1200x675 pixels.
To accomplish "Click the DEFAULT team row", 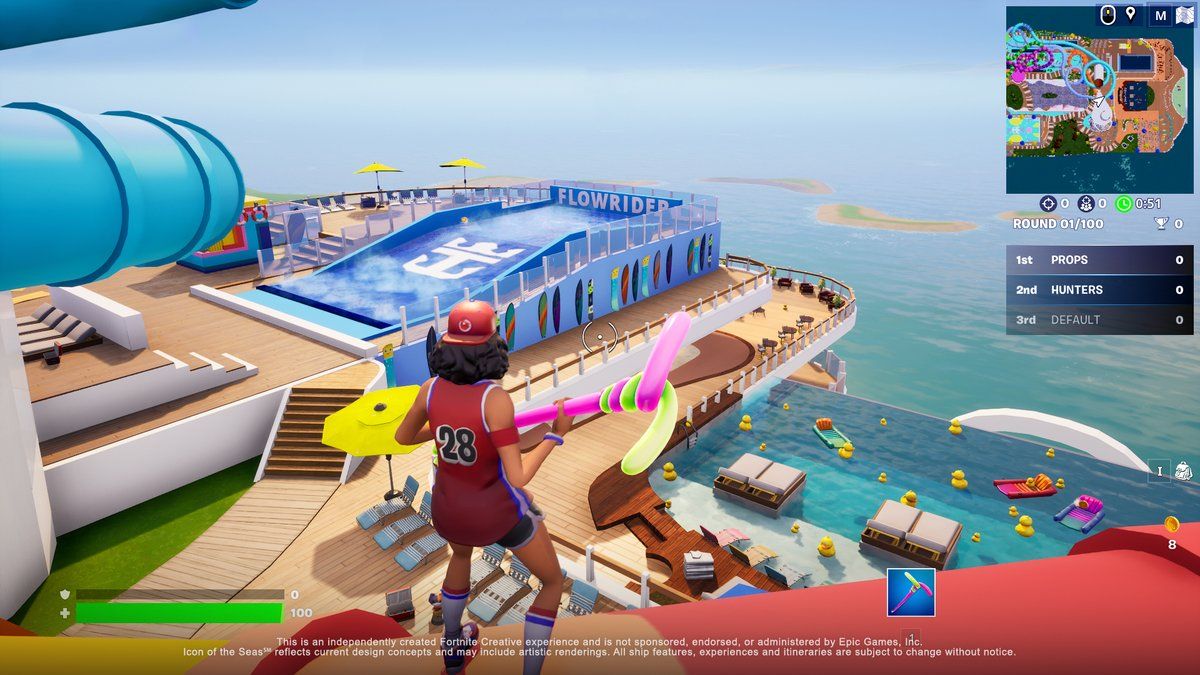I will [x=1099, y=320].
